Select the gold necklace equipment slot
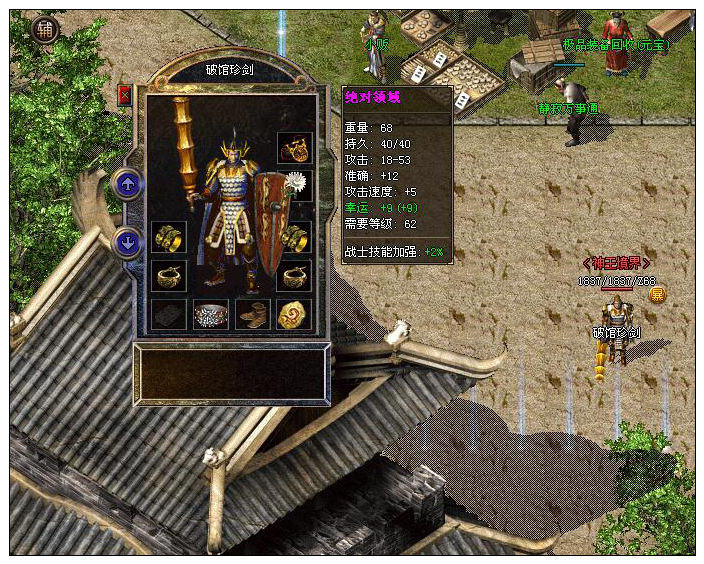Viewport: 704px width, 564px height. pos(294,148)
